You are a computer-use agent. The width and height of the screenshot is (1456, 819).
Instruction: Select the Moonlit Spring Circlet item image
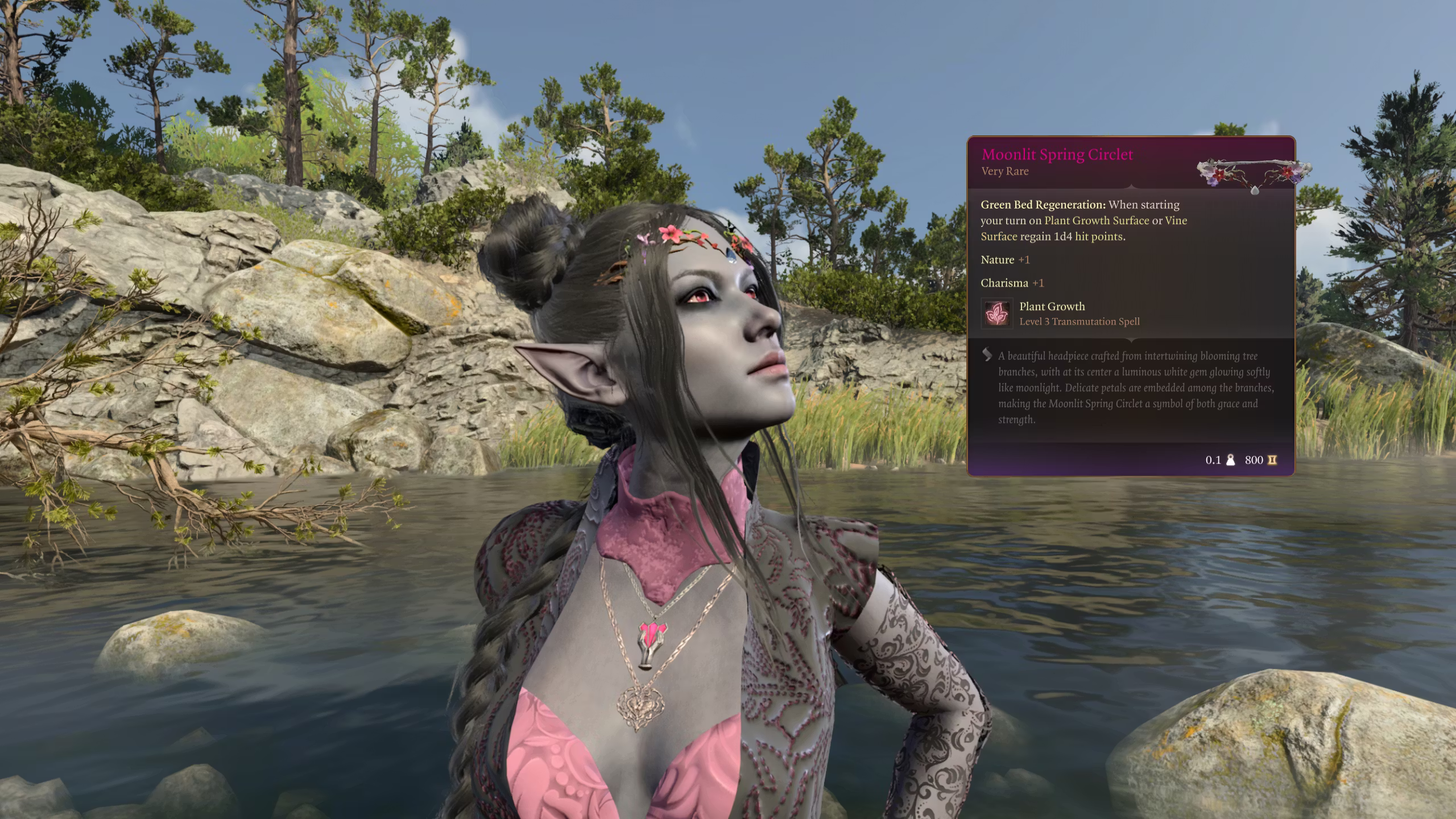click(x=1254, y=175)
